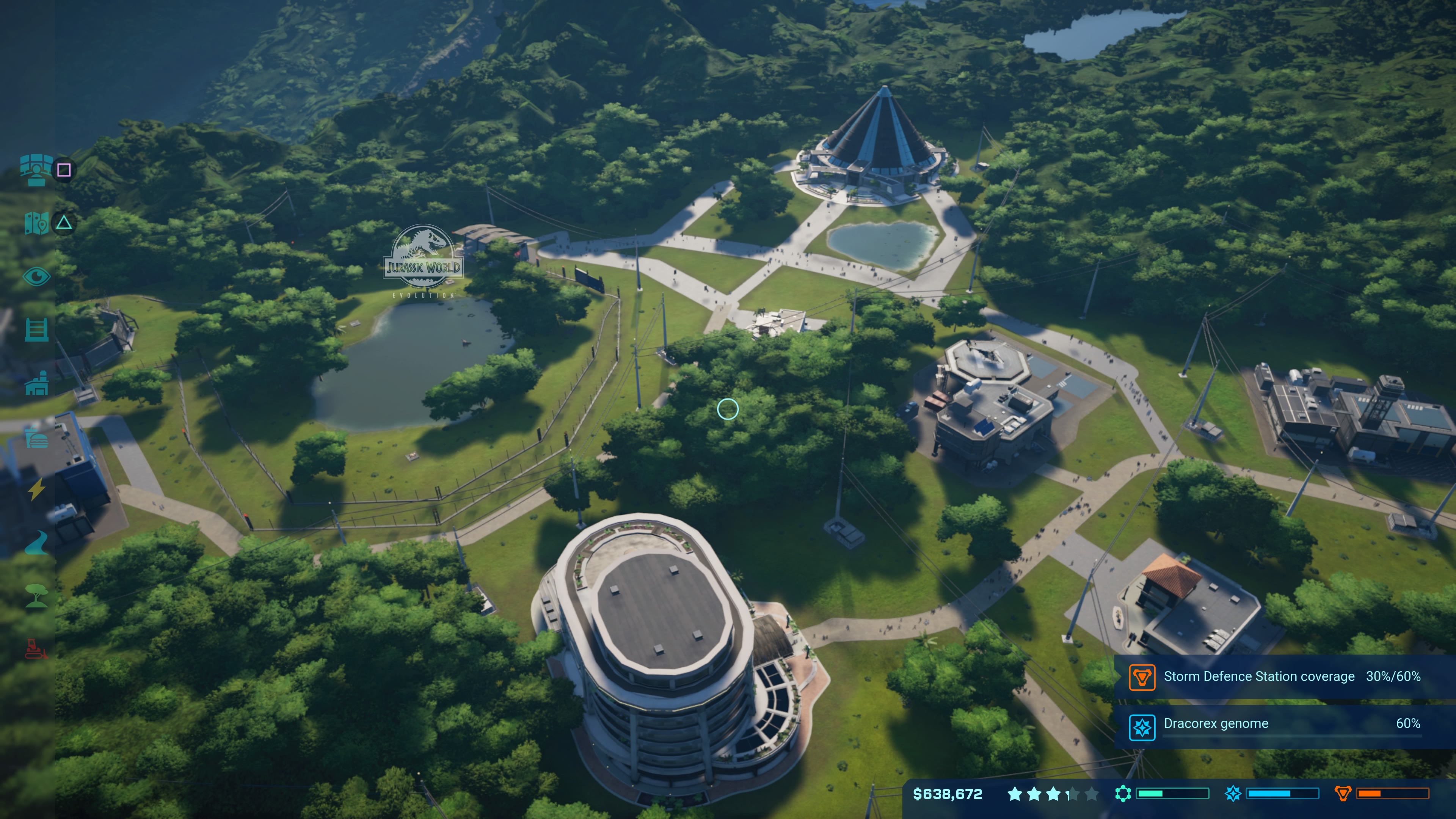Select the power lightning bolt category
Image resolution: width=1456 pixels, height=819 pixels.
37,490
